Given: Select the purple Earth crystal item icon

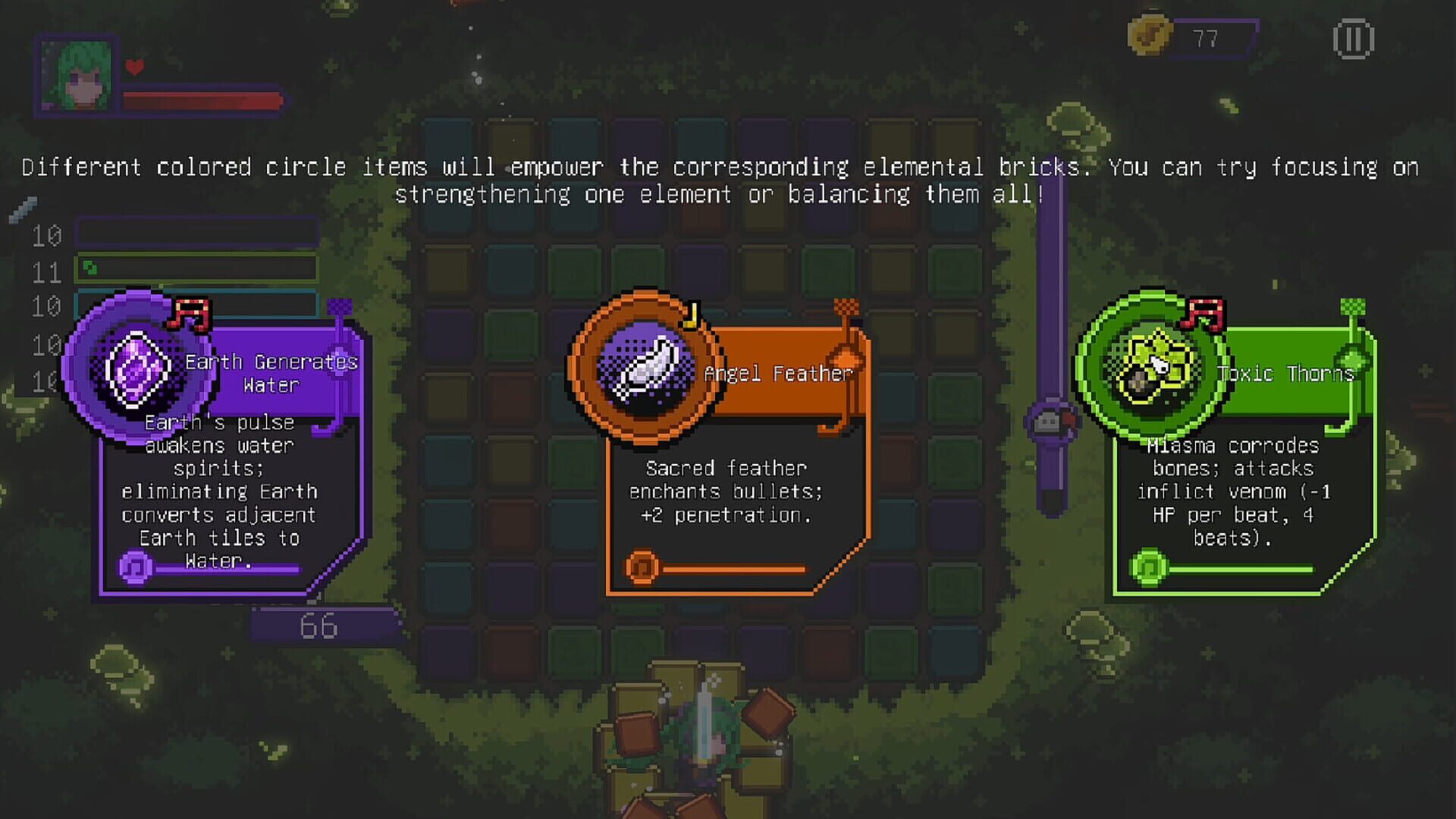Looking at the screenshot, I should point(136,372).
